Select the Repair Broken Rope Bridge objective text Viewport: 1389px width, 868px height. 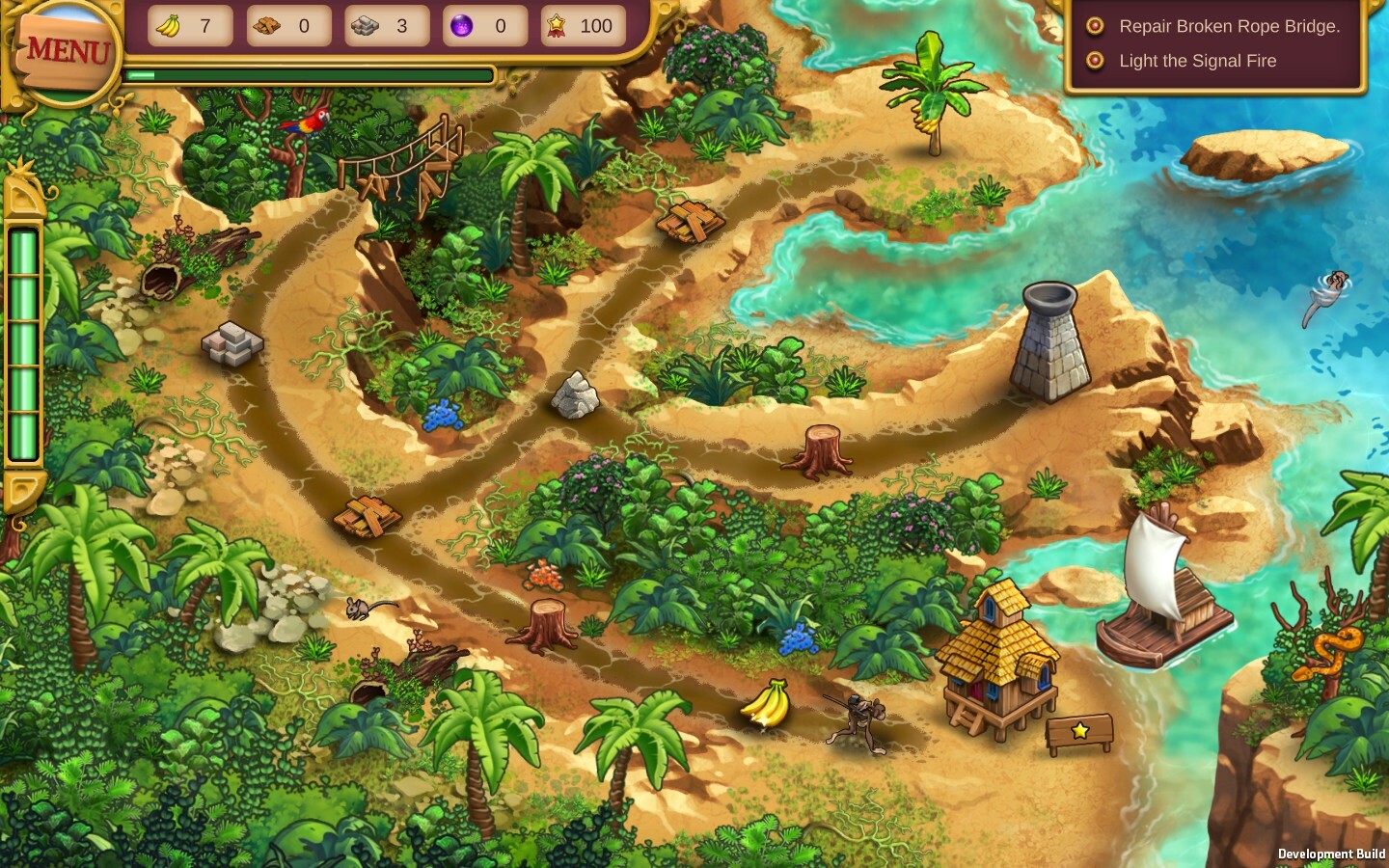1229,27
